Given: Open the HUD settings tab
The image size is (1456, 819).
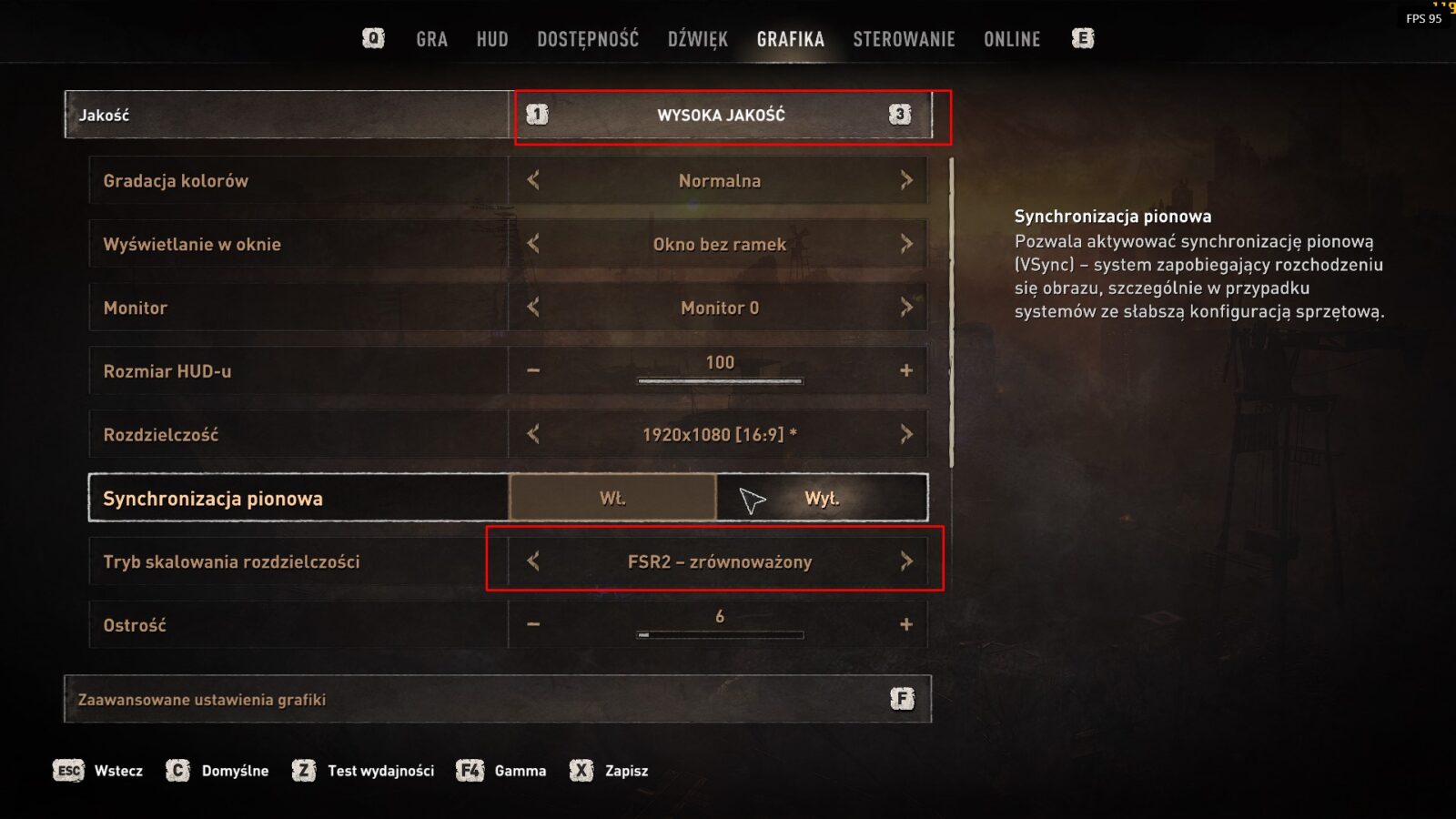Looking at the screenshot, I should pyautogui.click(x=492, y=39).
